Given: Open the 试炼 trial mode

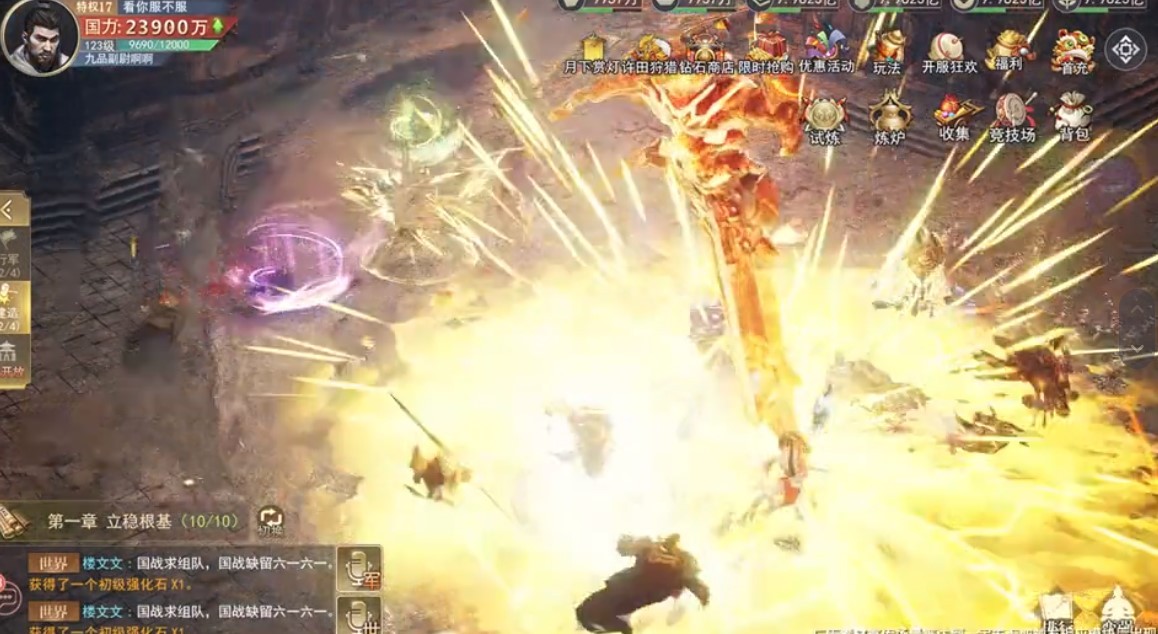Looking at the screenshot, I should tap(825, 119).
